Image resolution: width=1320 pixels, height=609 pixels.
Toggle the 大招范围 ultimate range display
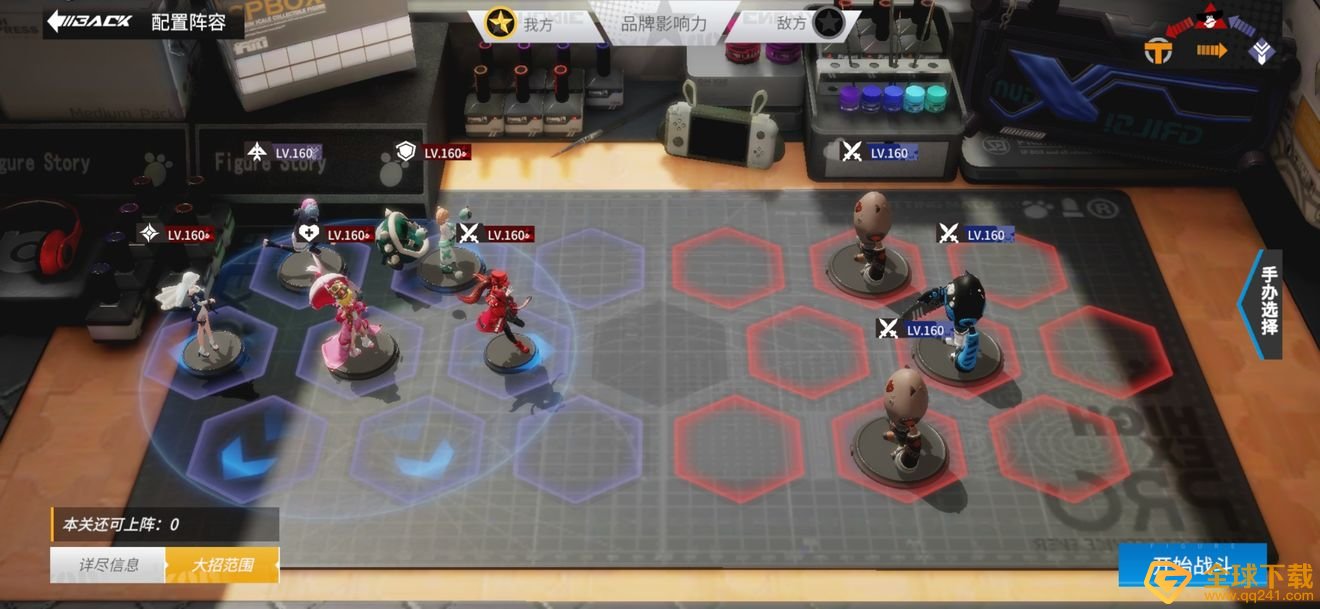point(223,565)
